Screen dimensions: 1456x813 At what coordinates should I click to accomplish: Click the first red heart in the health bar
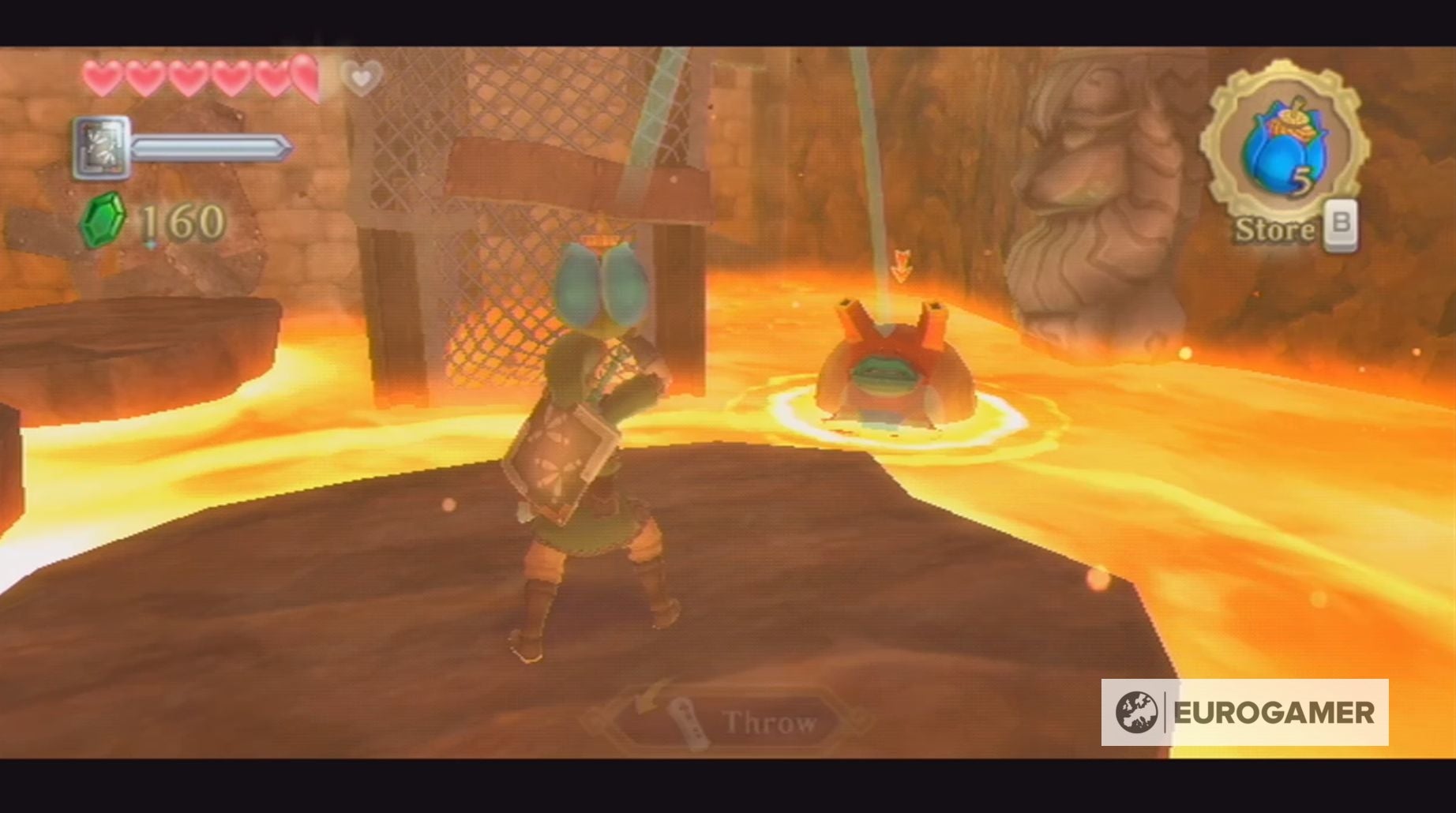[101, 77]
